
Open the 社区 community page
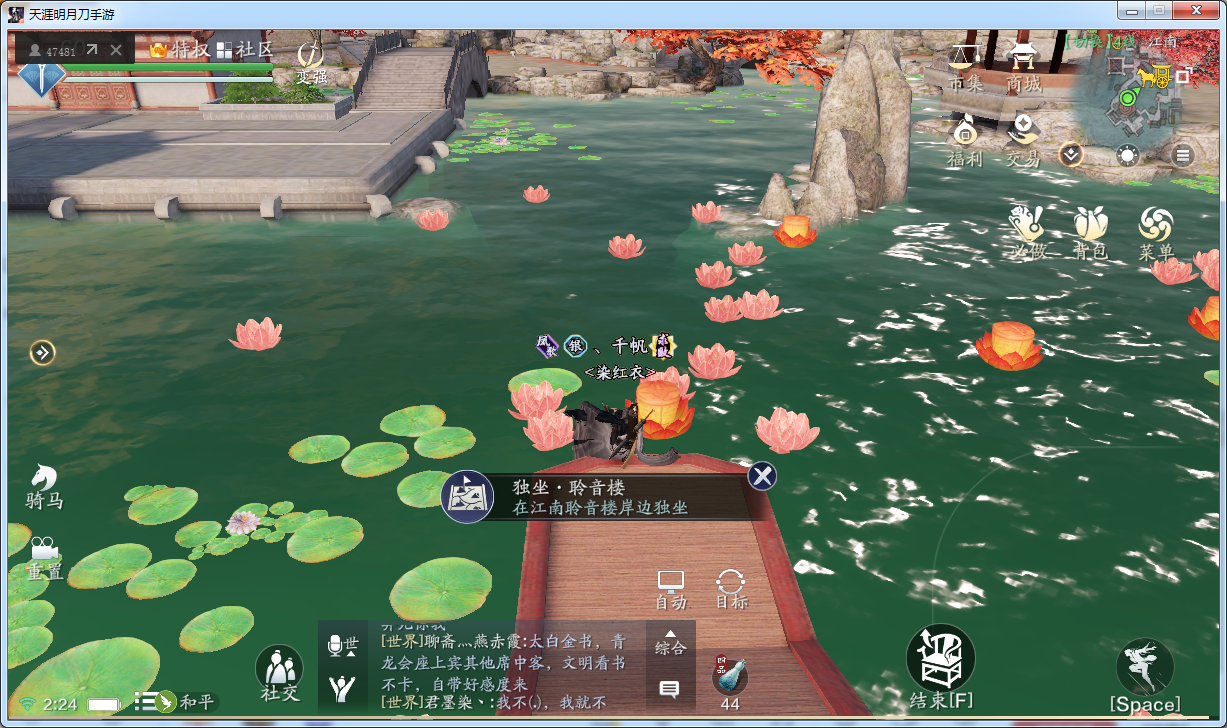[x=244, y=49]
